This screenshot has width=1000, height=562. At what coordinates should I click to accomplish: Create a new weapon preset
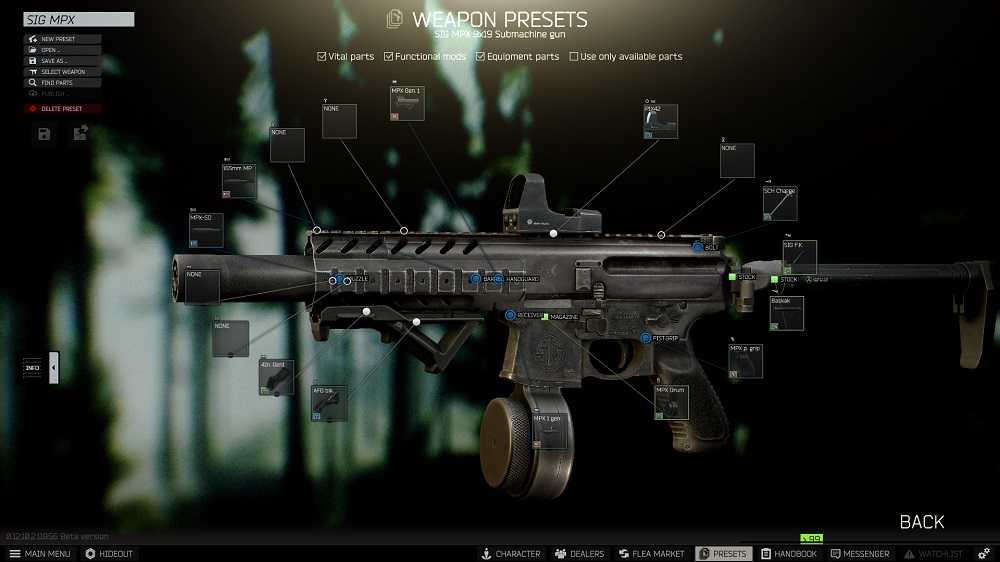(x=62, y=39)
